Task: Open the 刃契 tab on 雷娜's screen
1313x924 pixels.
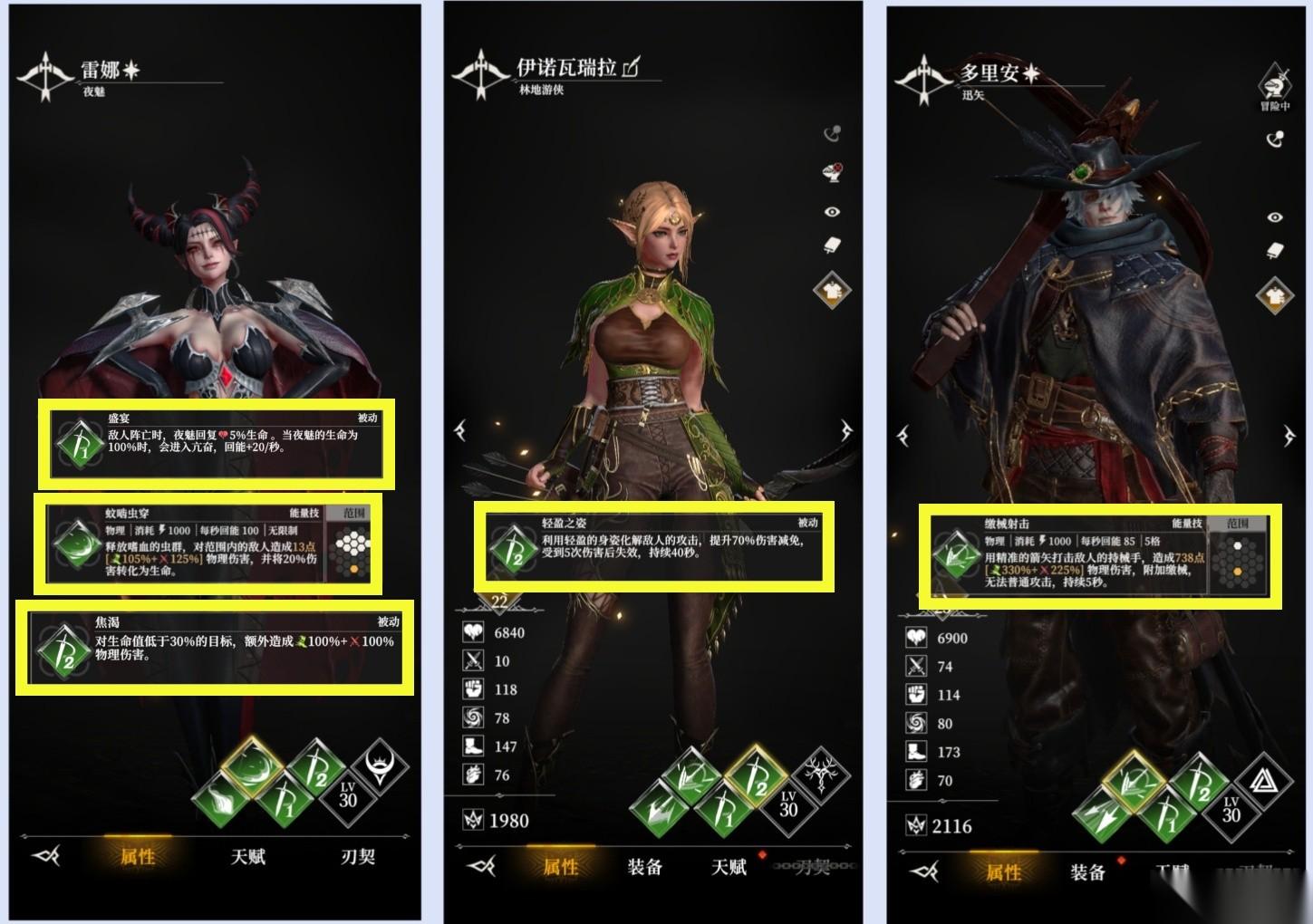Action: pyautogui.click(x=358, y=856)
